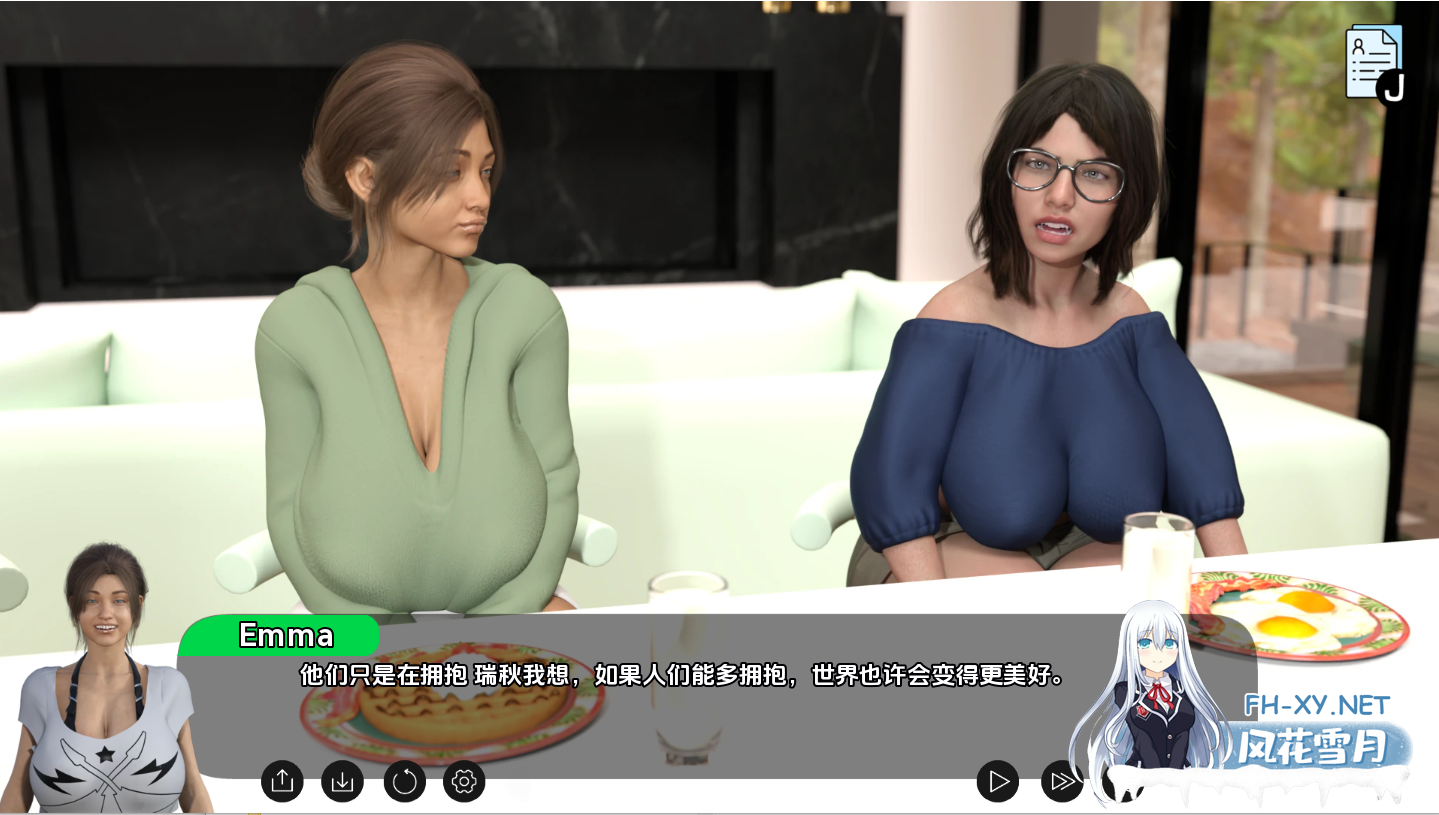
Task: Start playback with the play button
Action: 995,783
